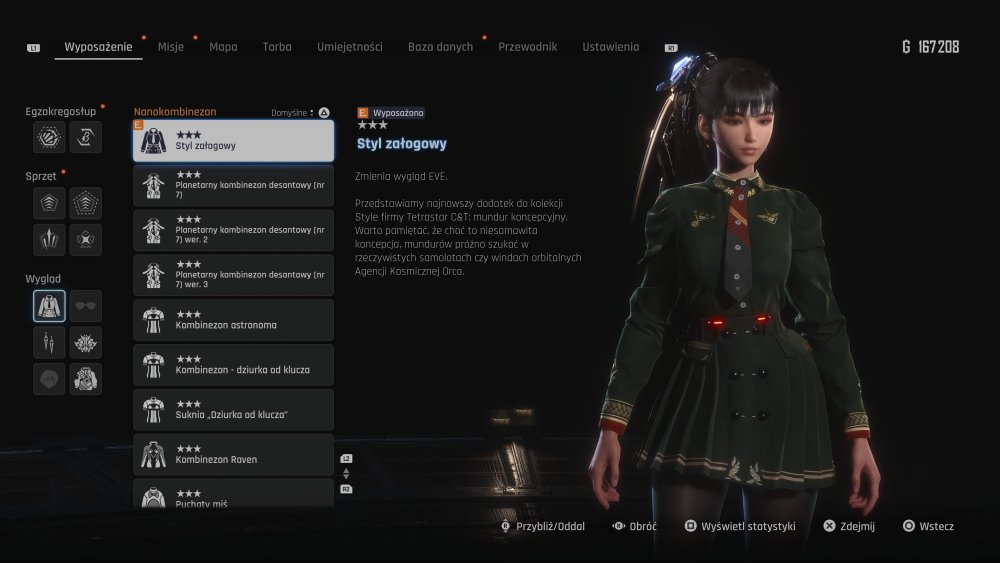Switch to the Misje tab

[x=171, y=47]
